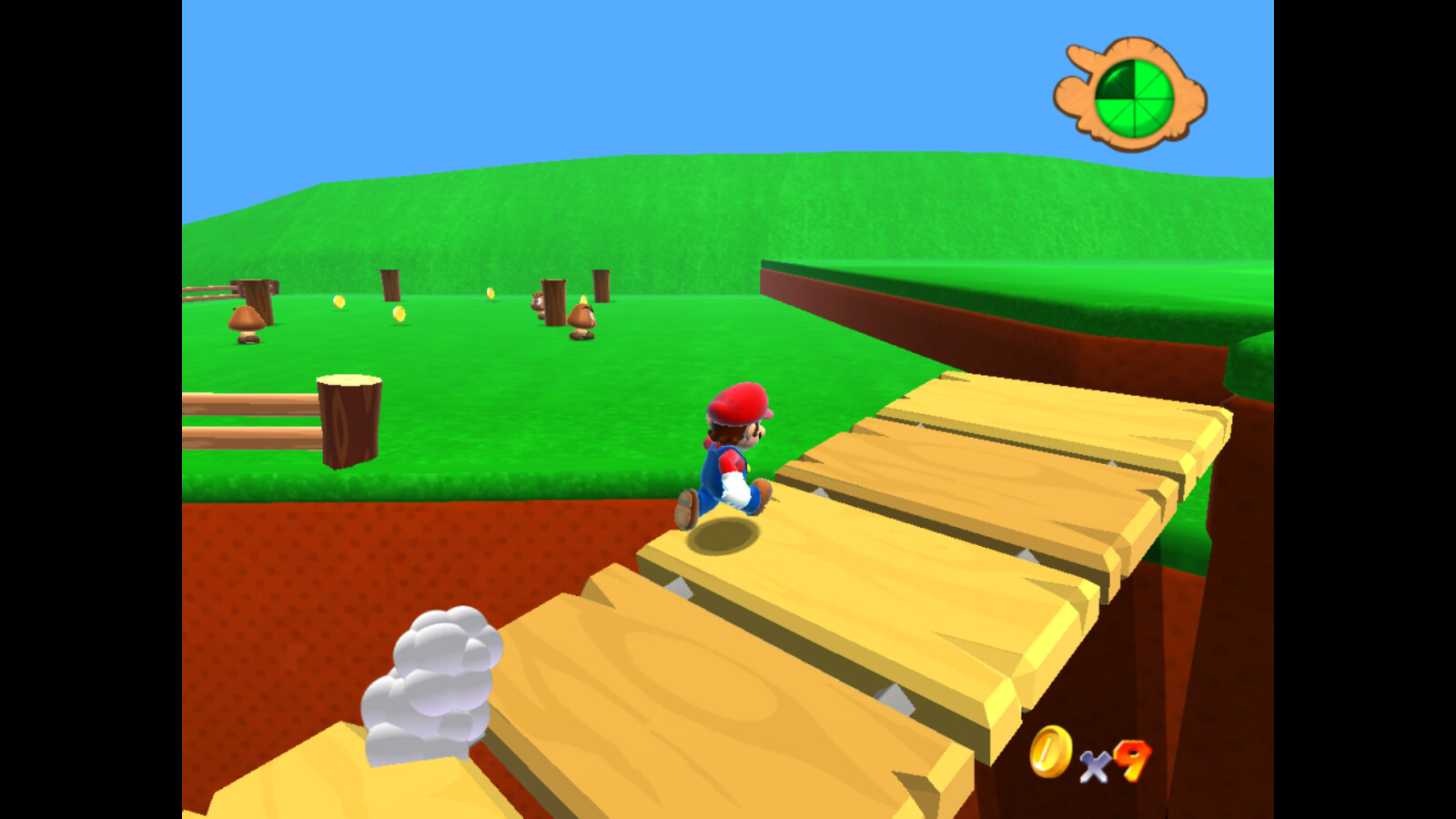The height and width of the screenshot is (819, 1456).
Task: Click Mario's red cap
Action: pyautogui.click(x=739, y=401)
